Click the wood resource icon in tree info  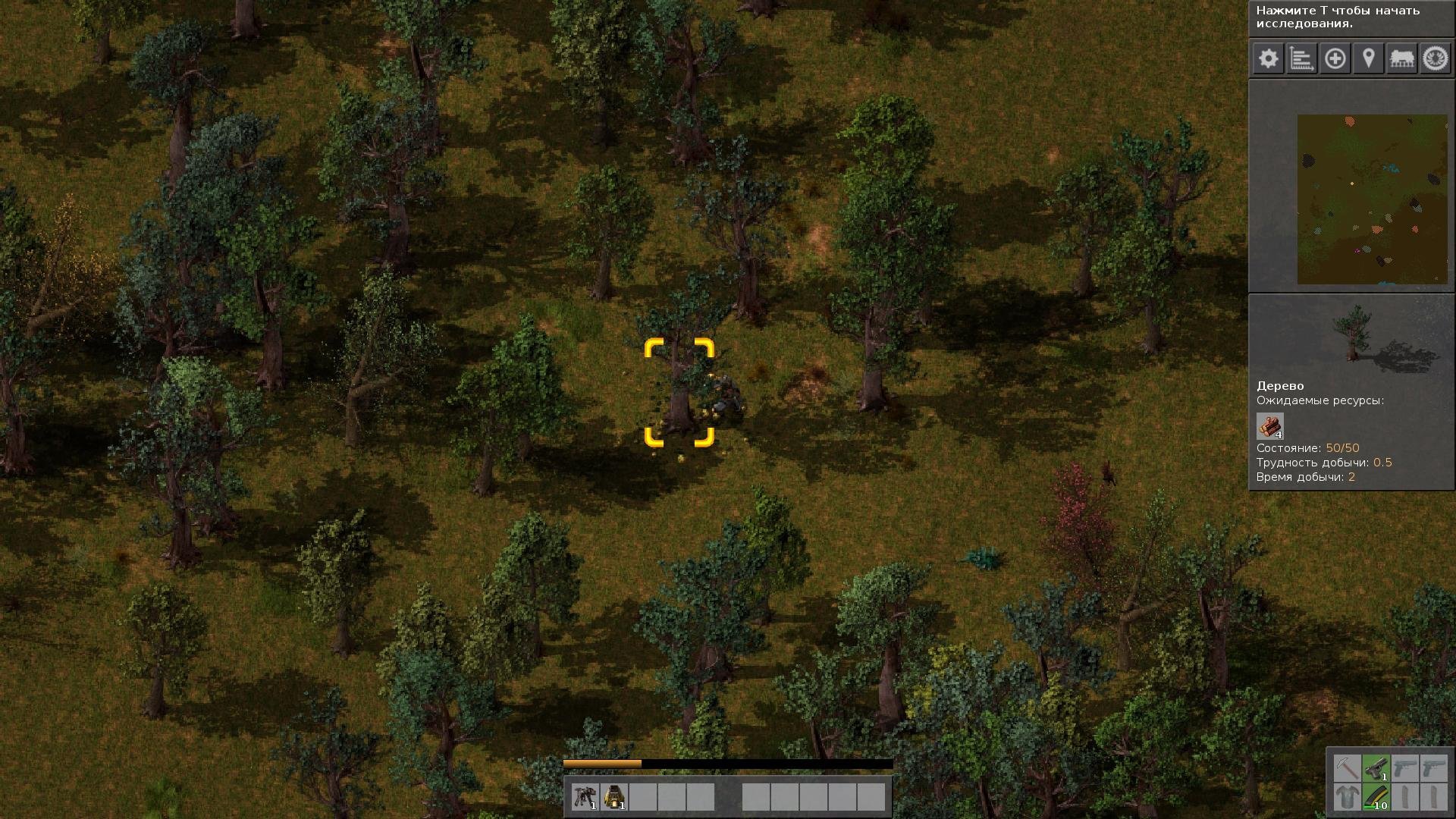click(1269, 426)
